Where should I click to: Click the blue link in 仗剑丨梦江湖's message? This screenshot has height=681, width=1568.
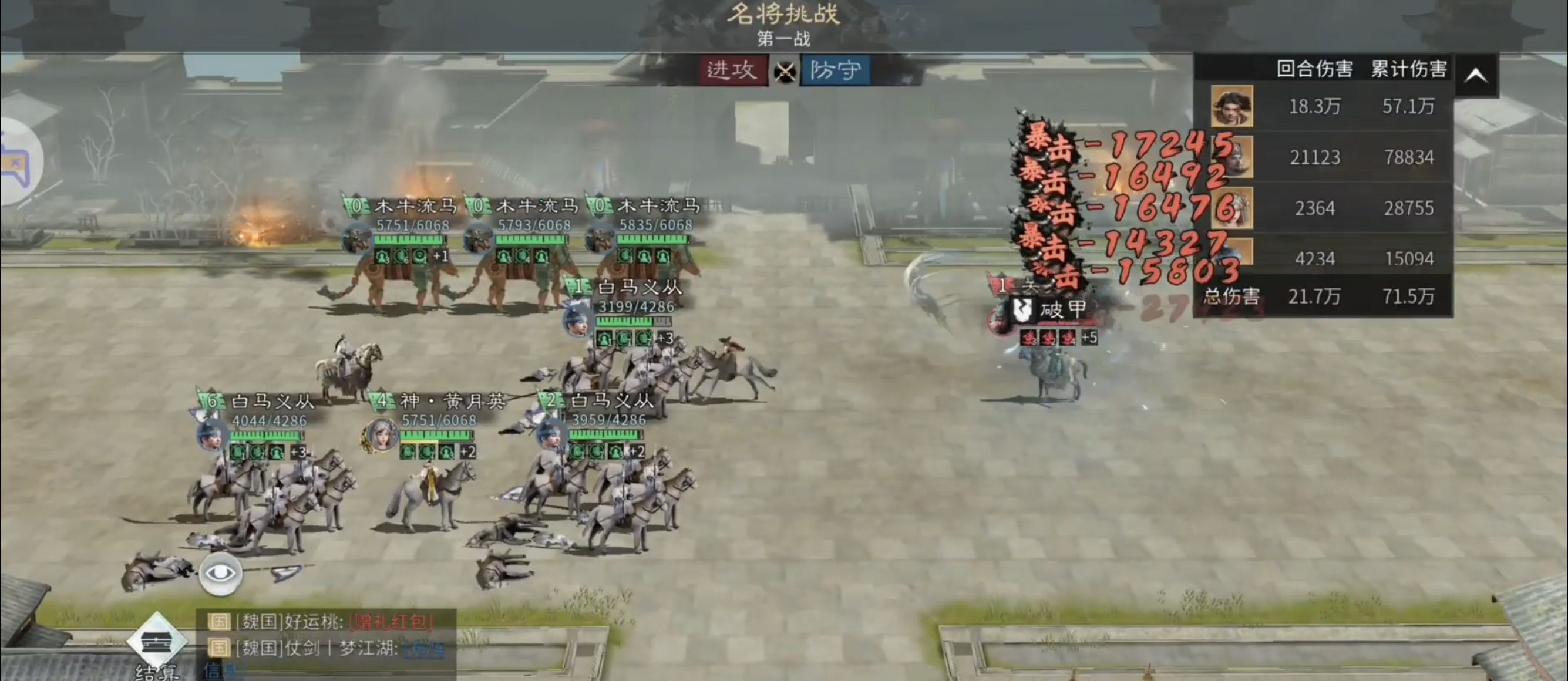click(x=424, y=649)
